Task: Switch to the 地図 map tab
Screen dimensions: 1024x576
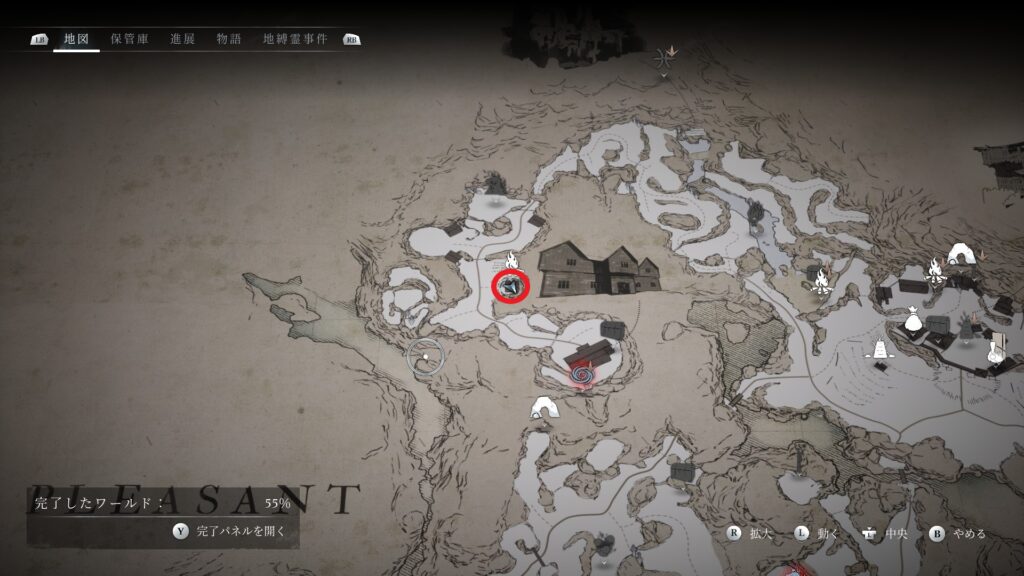Action: 76,39
